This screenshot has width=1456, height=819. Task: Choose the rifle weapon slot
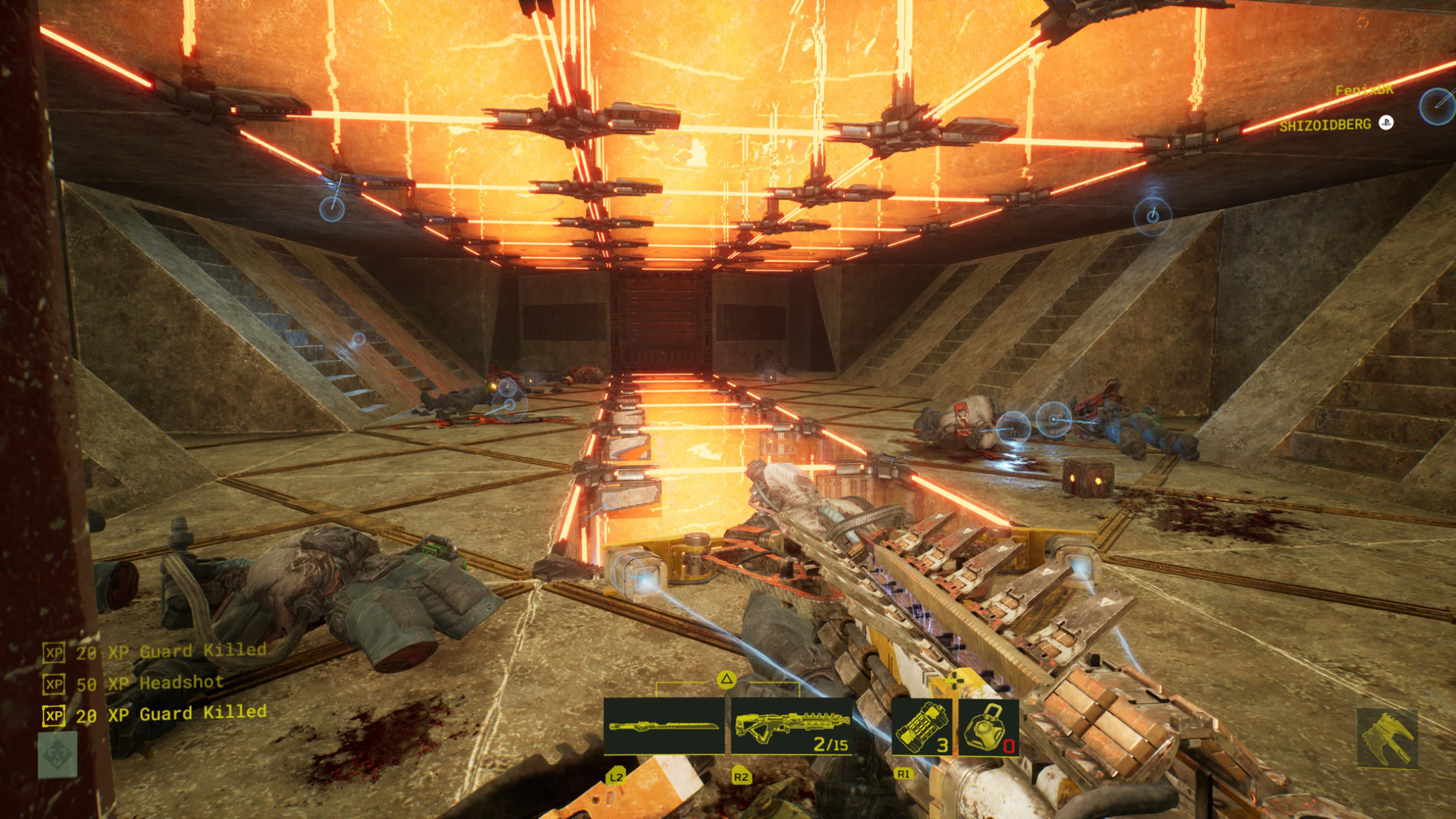click(x=792, y=726)
